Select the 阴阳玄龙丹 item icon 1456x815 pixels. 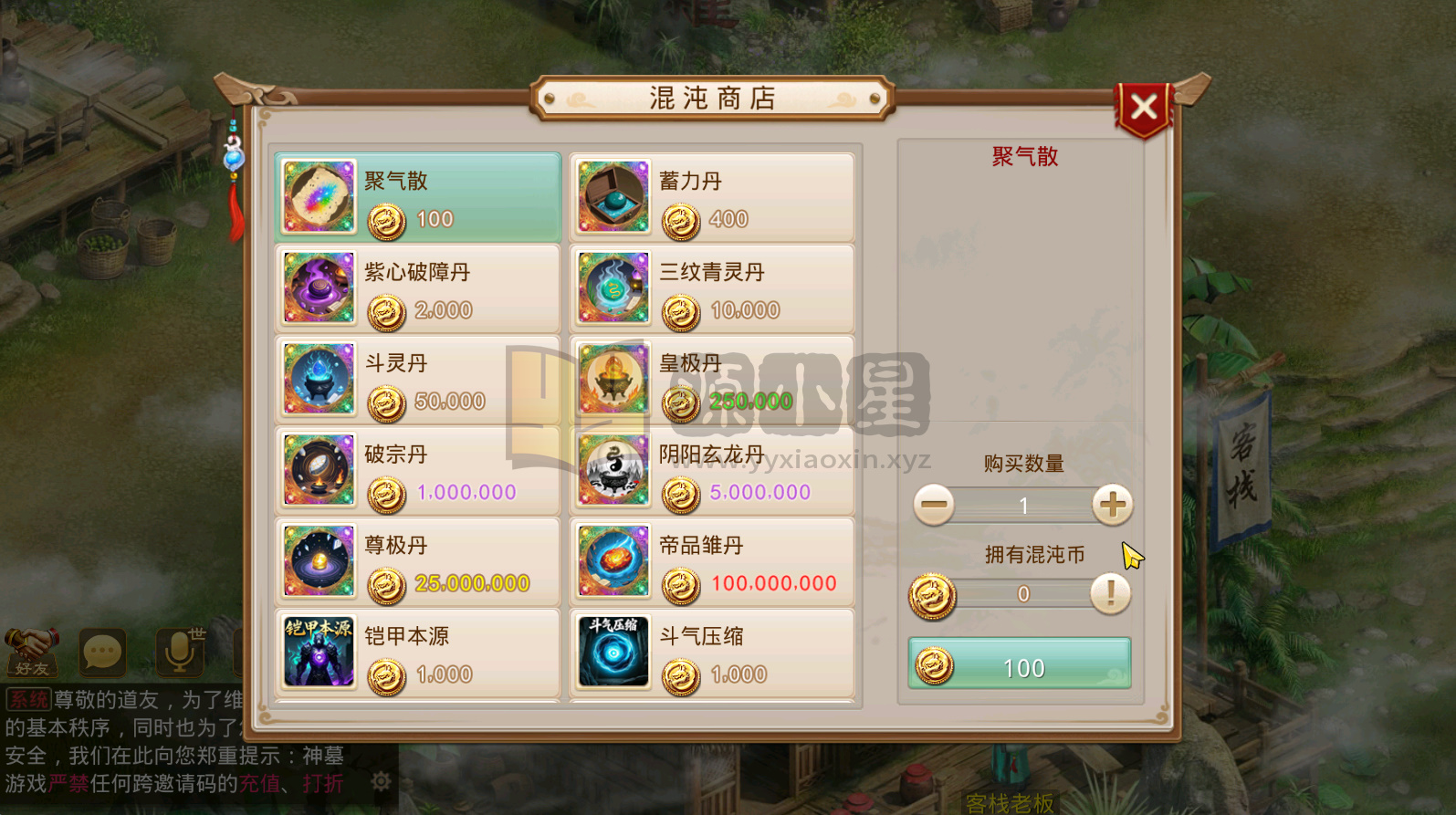pyautogui.click(x=613, y=470)
